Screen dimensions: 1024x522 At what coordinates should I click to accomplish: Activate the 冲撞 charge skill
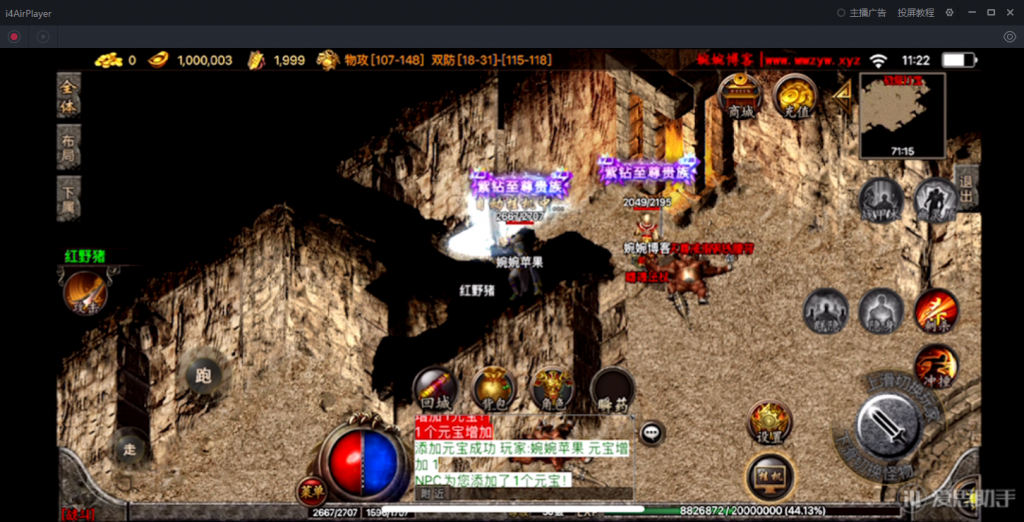[x=935, y=365]
